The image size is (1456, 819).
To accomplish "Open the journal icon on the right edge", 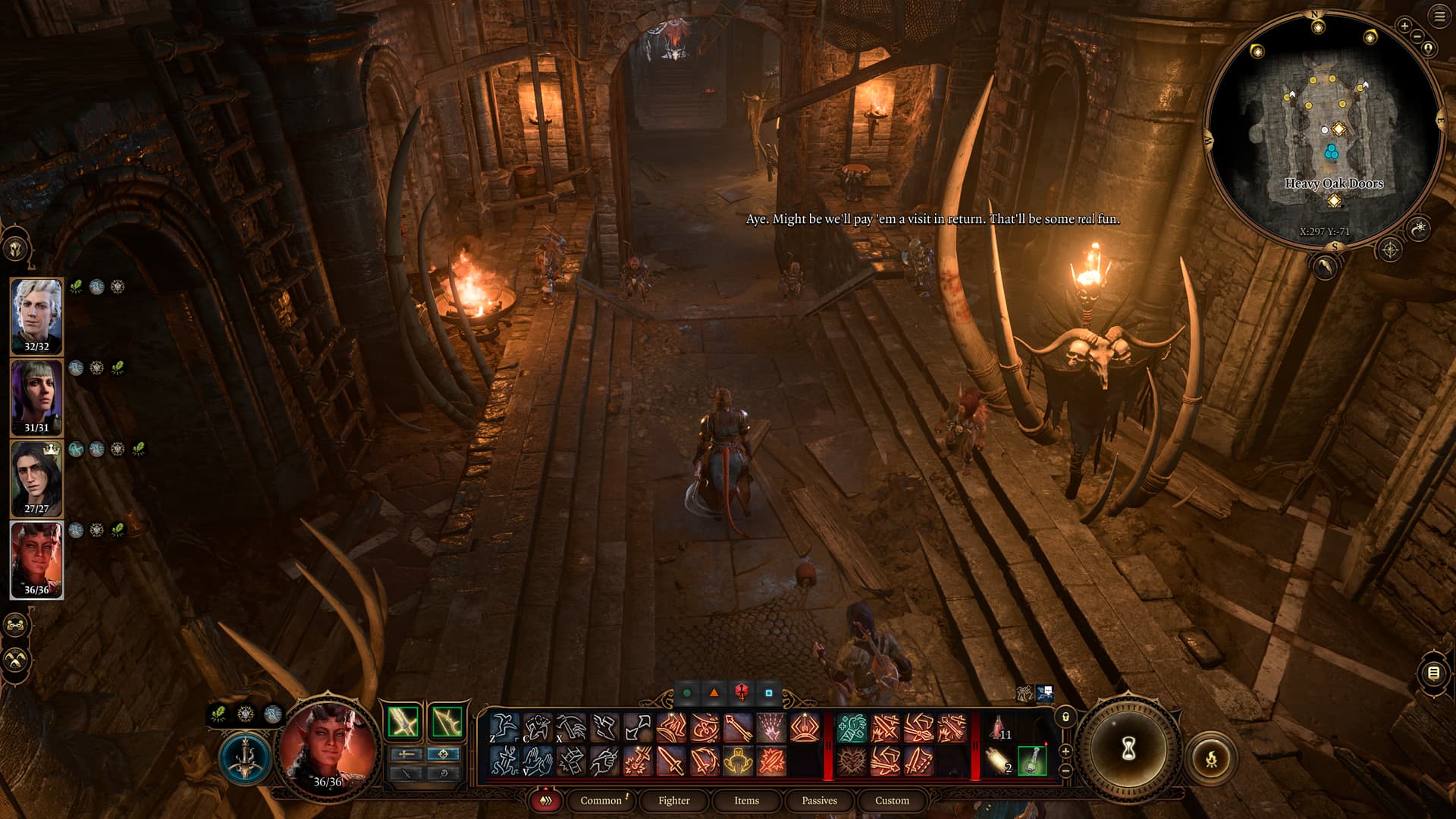I will (1433, 673).
